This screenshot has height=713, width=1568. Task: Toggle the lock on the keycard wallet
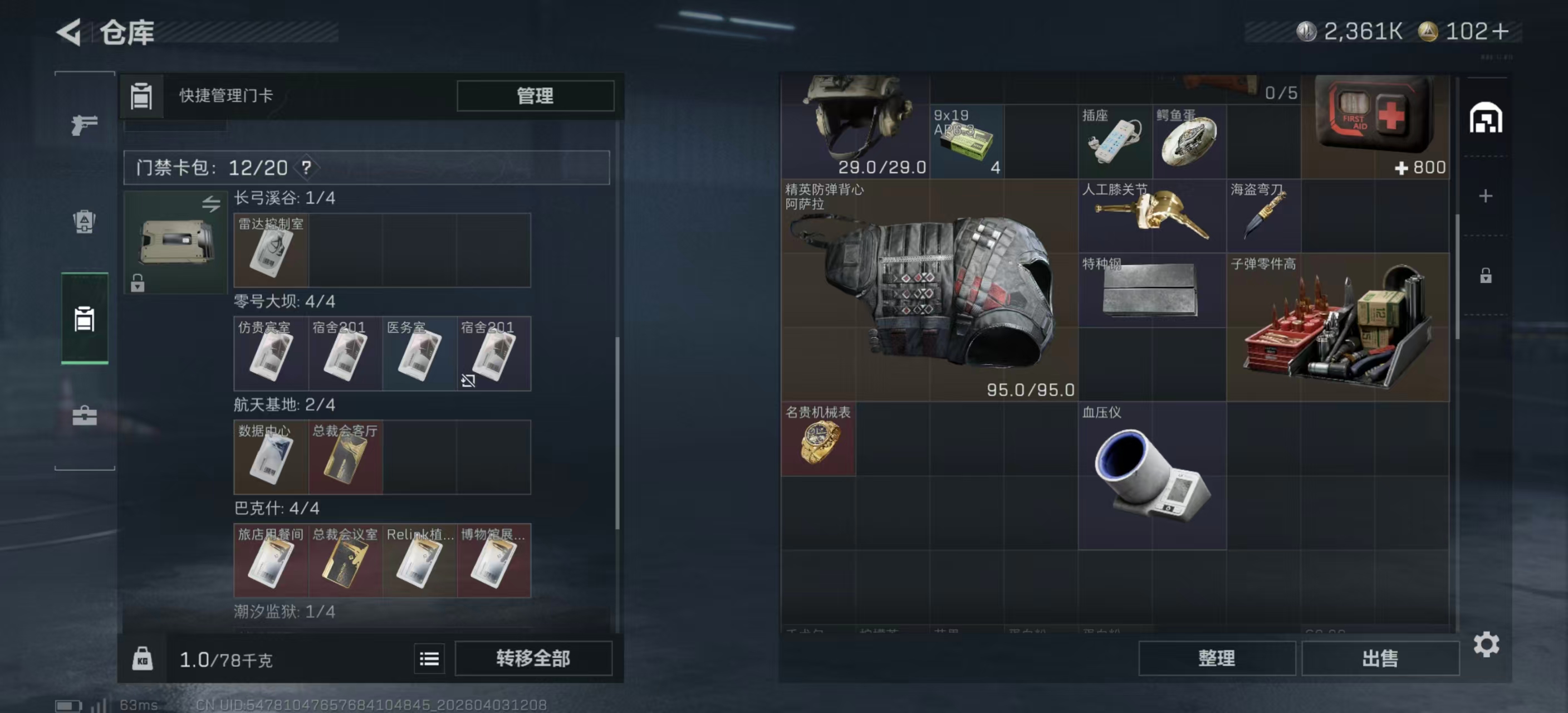[137, 283]
